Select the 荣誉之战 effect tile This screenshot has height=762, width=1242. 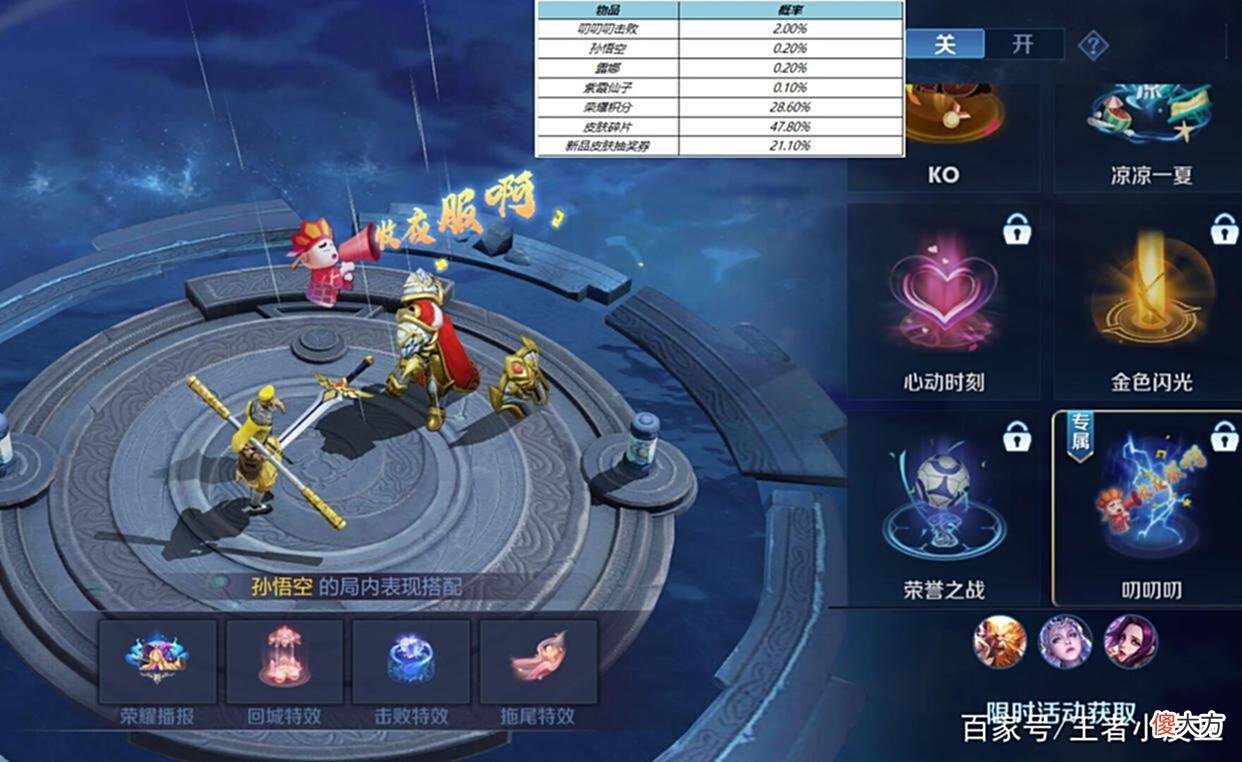[943, 507]
